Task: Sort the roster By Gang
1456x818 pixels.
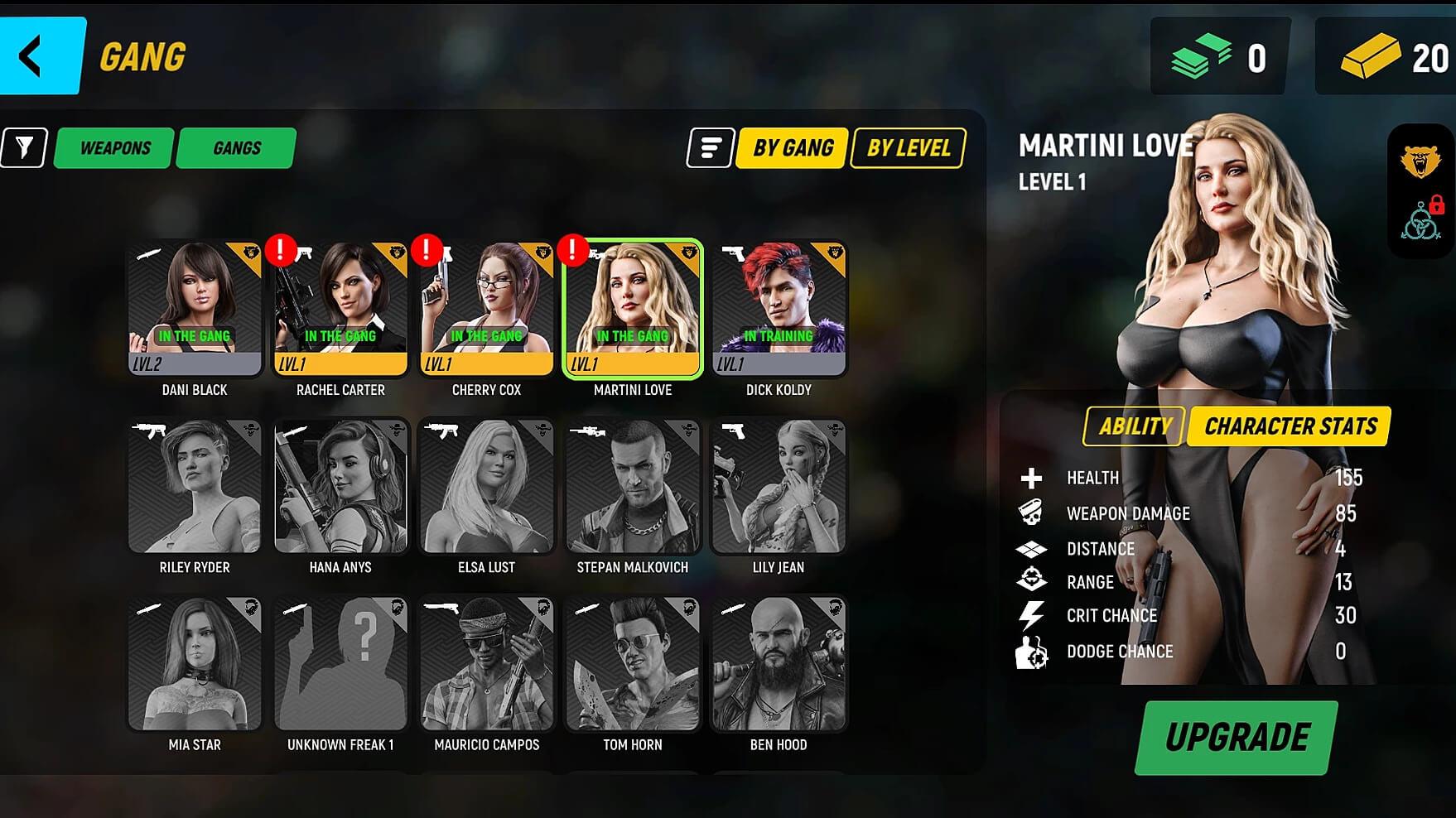Action: [x=792, y=148]
